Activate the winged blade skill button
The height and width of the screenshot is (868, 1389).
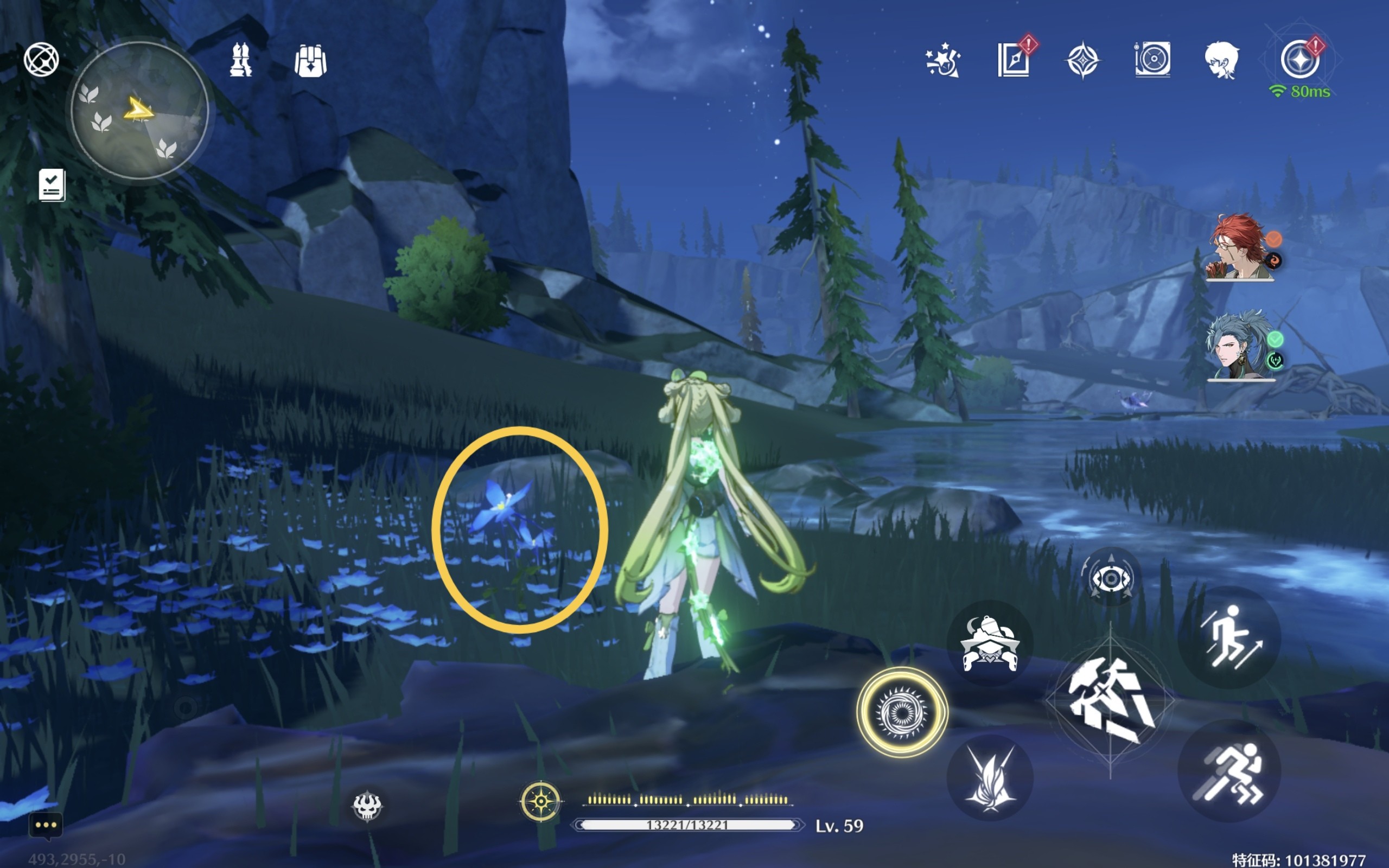(990, 778)
